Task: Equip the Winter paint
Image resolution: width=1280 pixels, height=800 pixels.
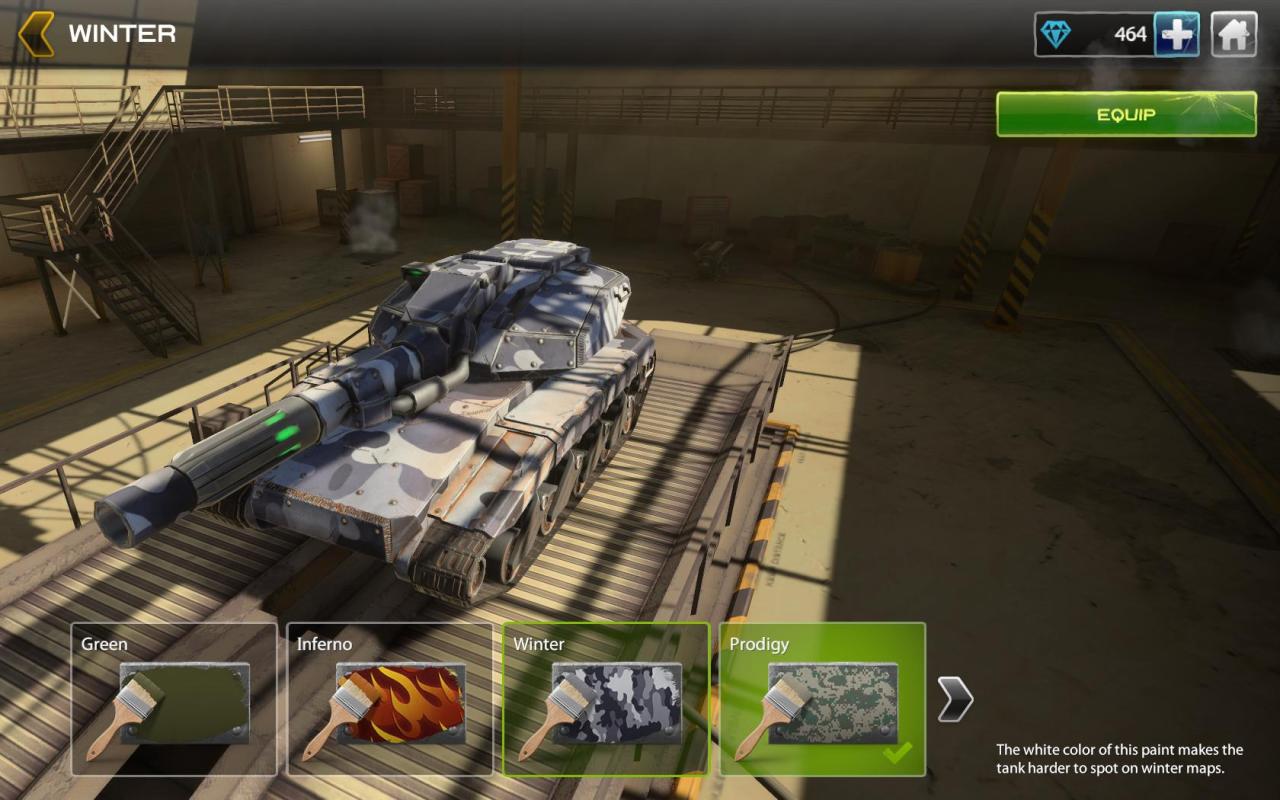Action: click(x=1126, y=114)
